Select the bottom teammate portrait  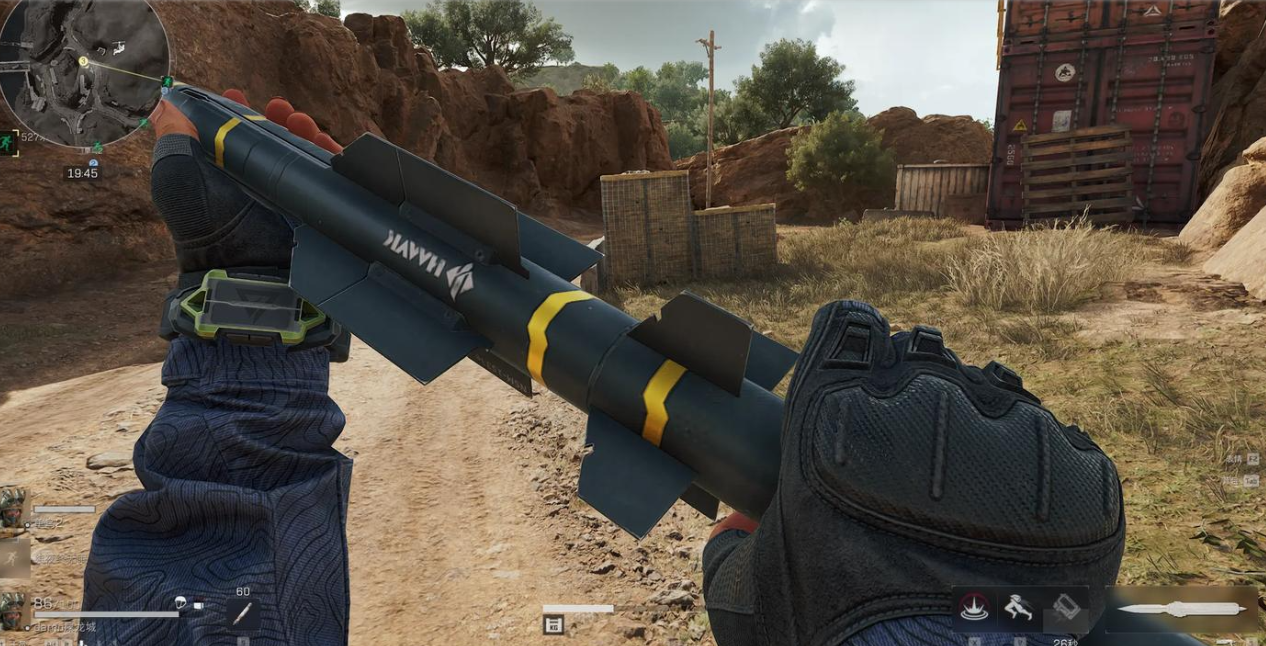14,609
